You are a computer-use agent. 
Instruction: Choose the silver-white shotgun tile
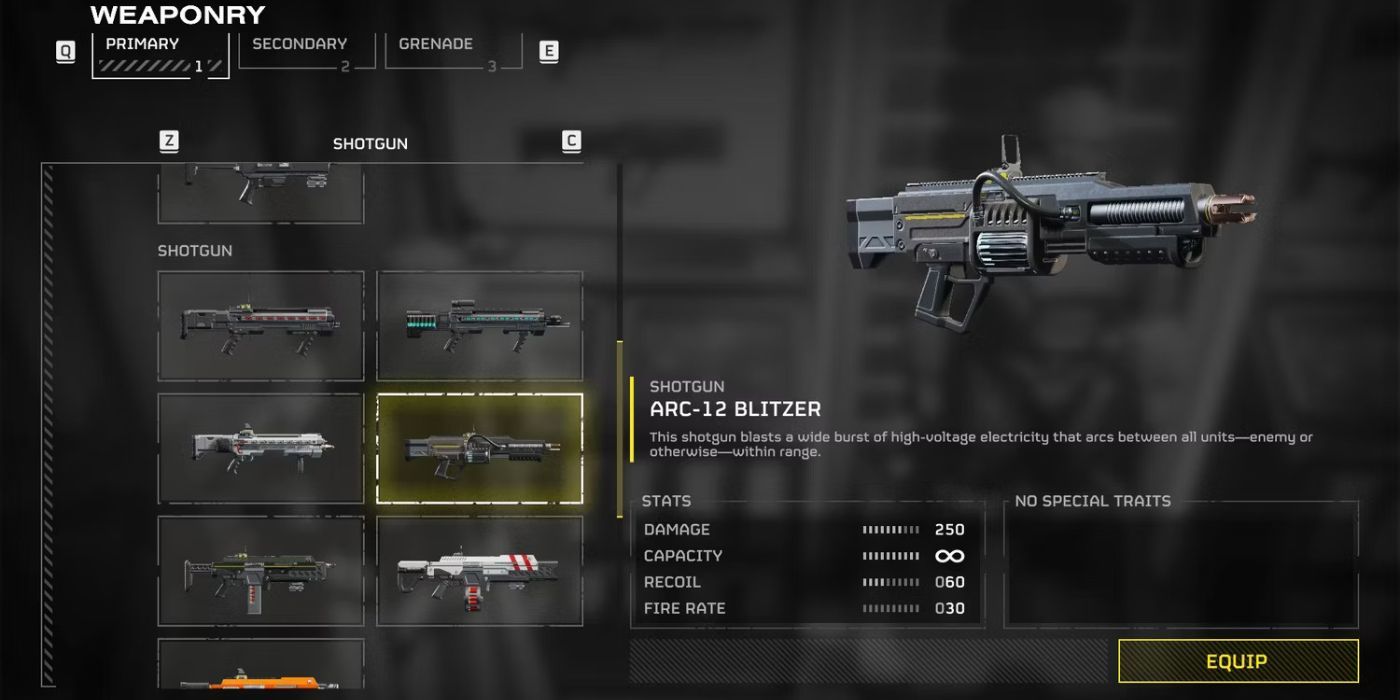[261, 448]
